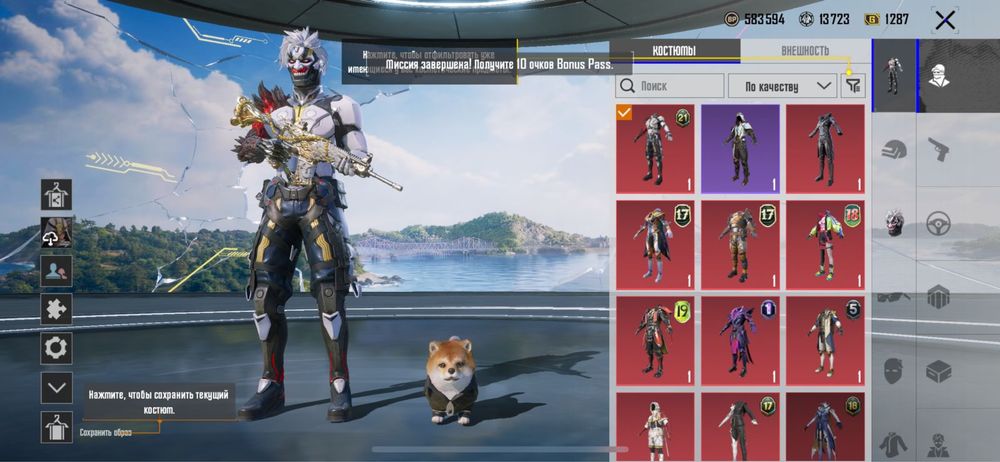
Task: Collapse the left toolbar with the down arrow
Action: click(x=56, y=388)
